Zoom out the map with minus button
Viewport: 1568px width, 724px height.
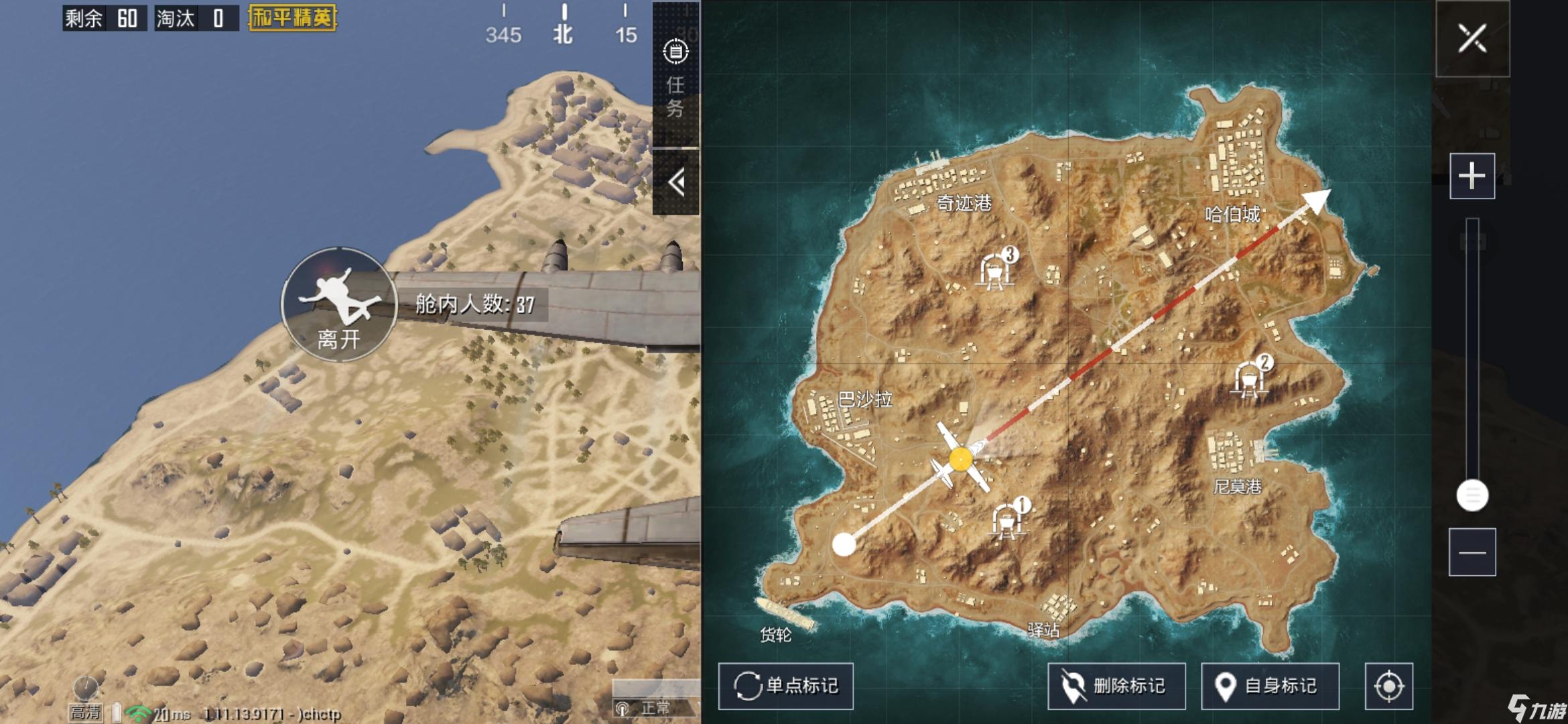(1472, 552)
